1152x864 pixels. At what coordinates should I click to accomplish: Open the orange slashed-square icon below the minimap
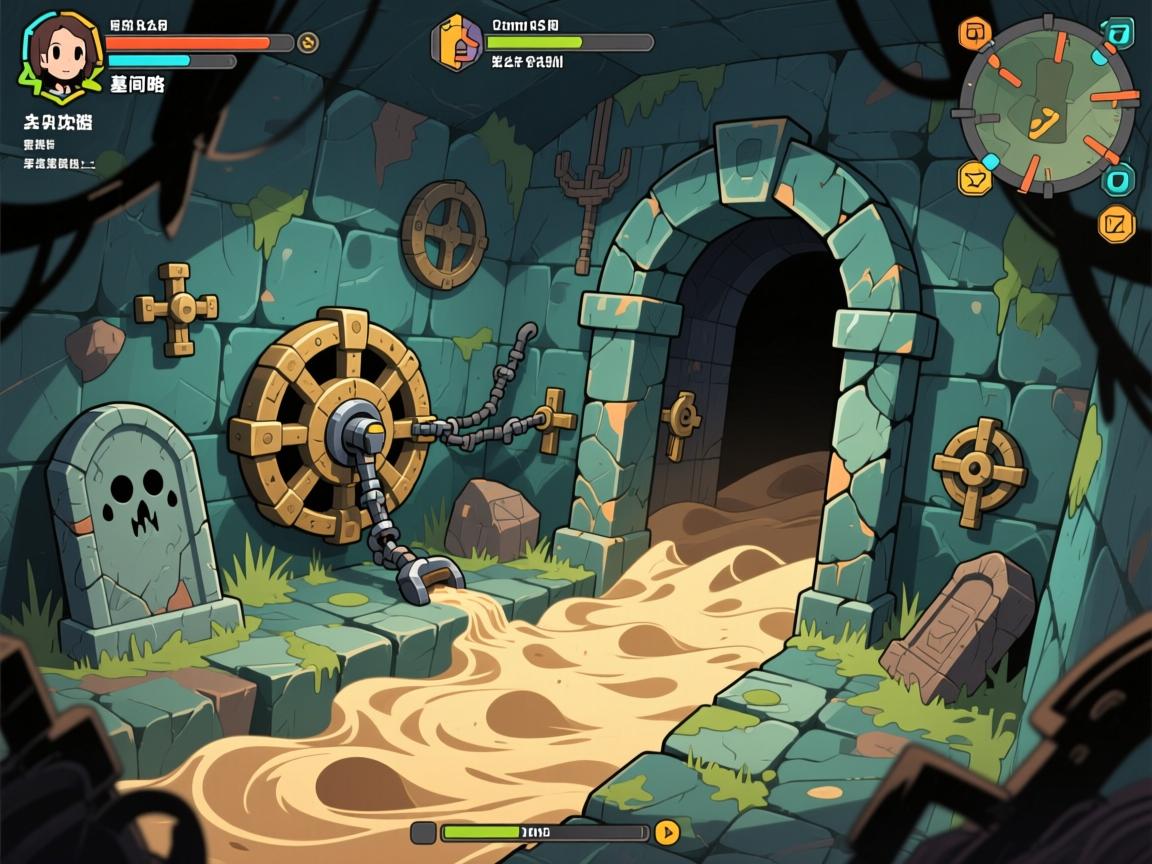1116,223
